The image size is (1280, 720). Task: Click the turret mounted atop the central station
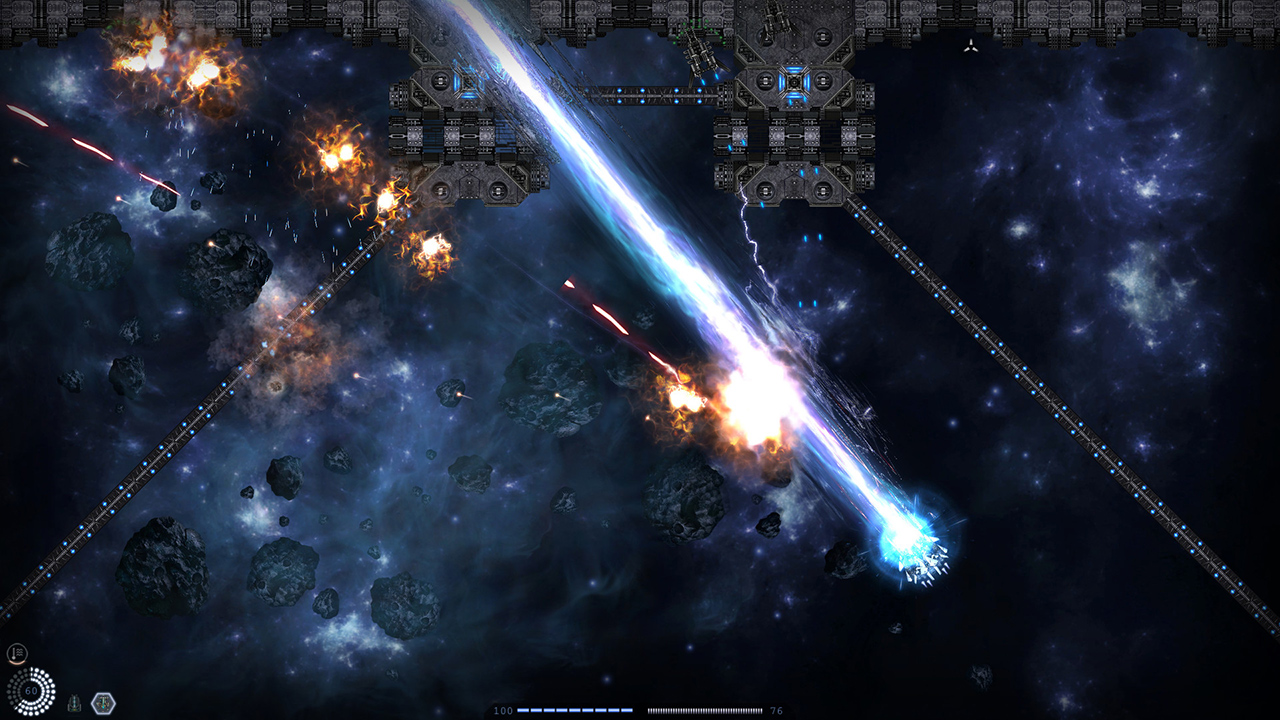point(775,22)
